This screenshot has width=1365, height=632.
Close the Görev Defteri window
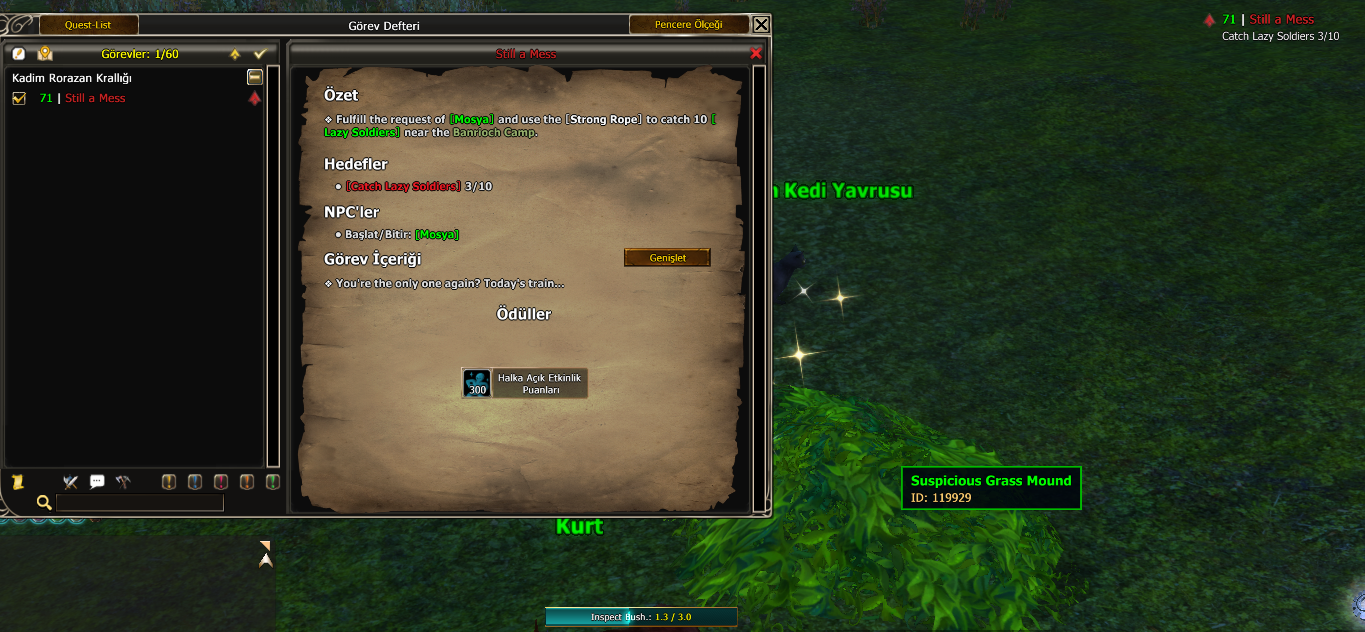(761, 25)
